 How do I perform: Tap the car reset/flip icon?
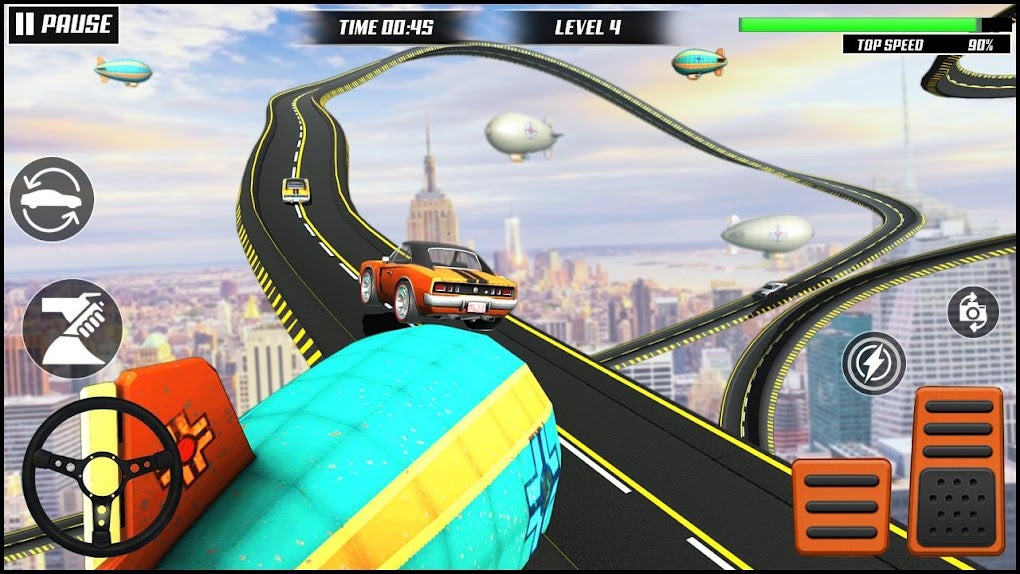[x=52, y=200]
